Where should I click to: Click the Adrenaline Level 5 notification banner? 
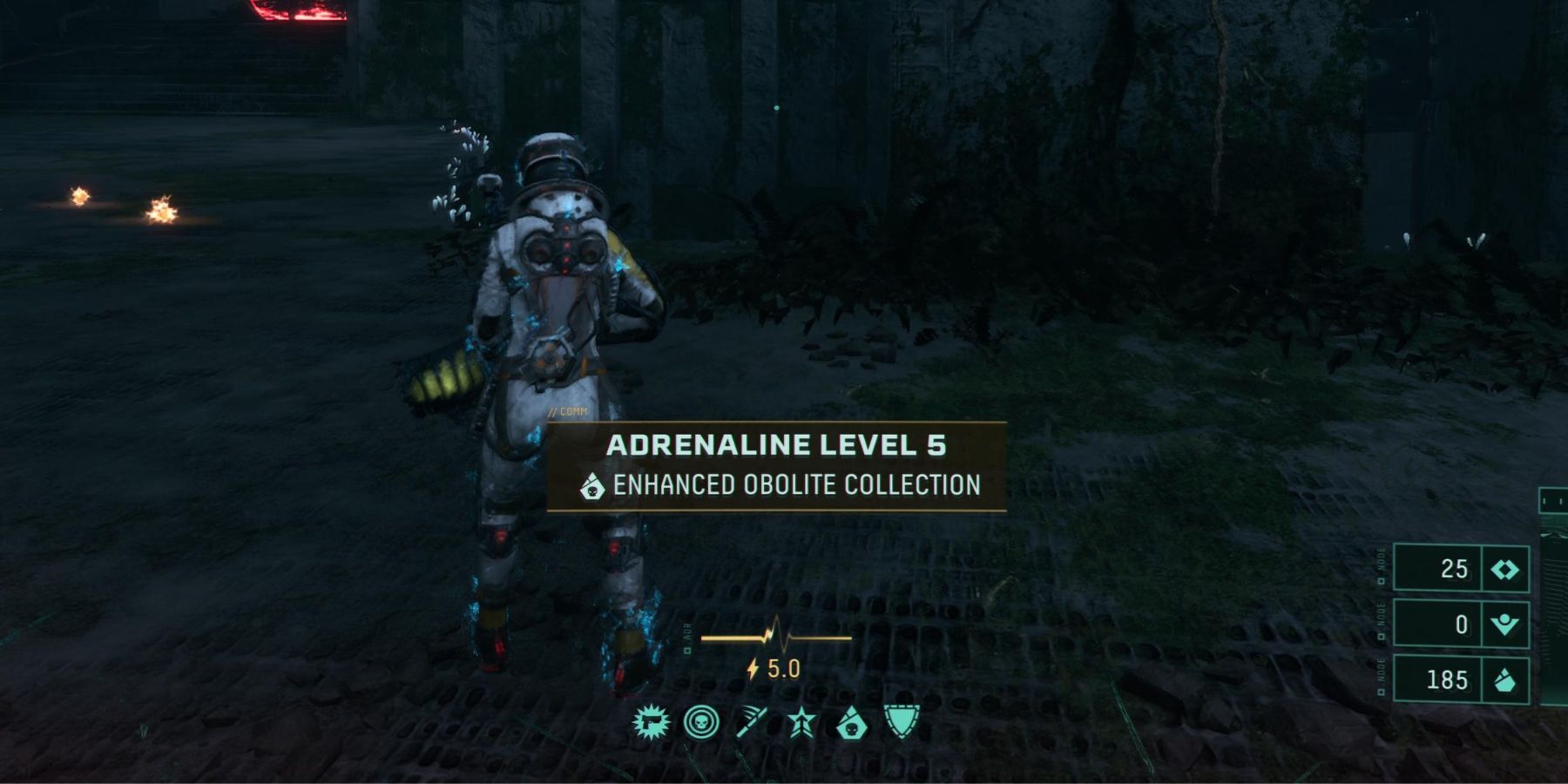[776, 466]
